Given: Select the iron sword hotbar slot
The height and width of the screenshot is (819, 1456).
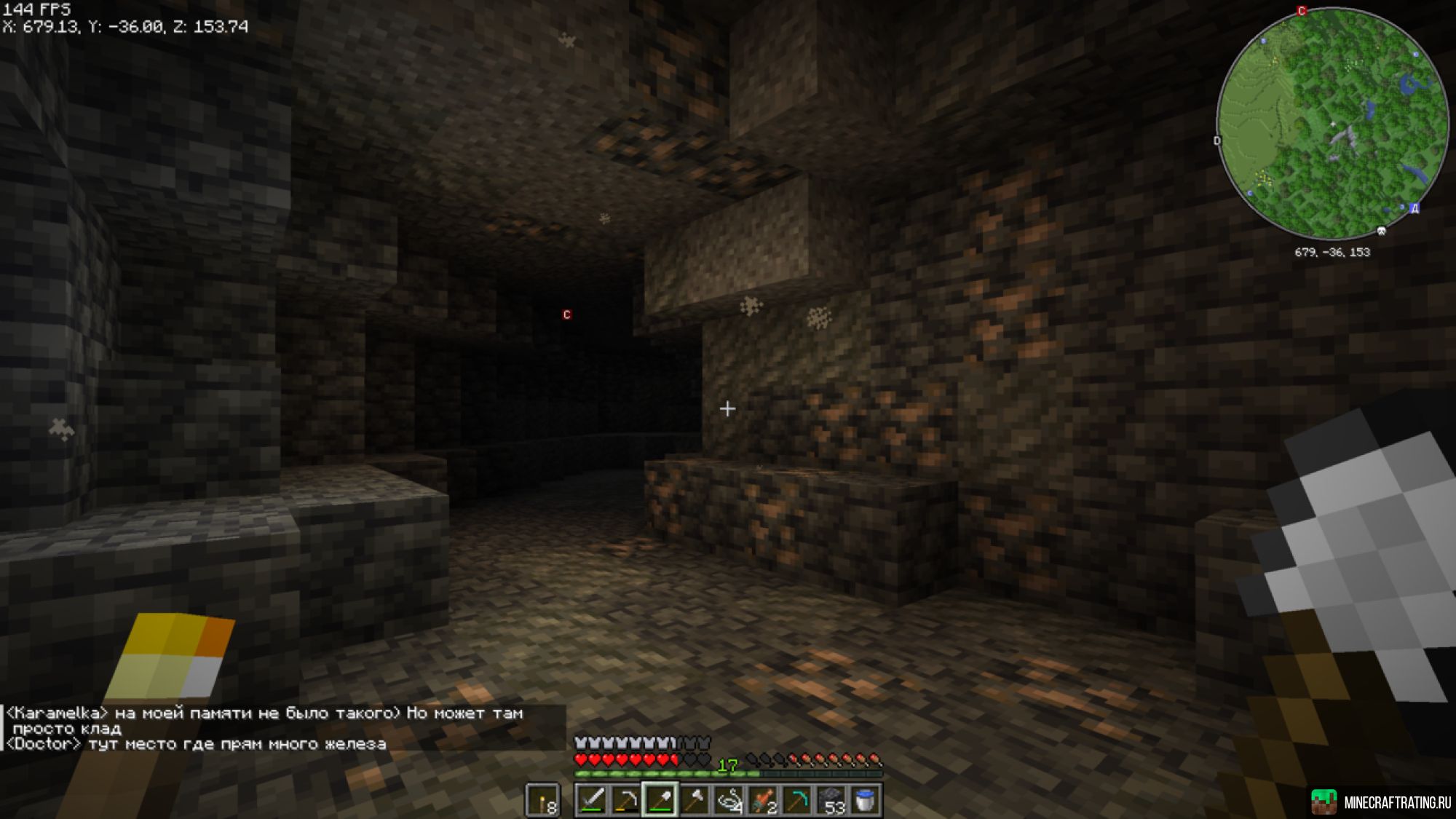Looking at the screenshot, I should click(x=591, y=800).
